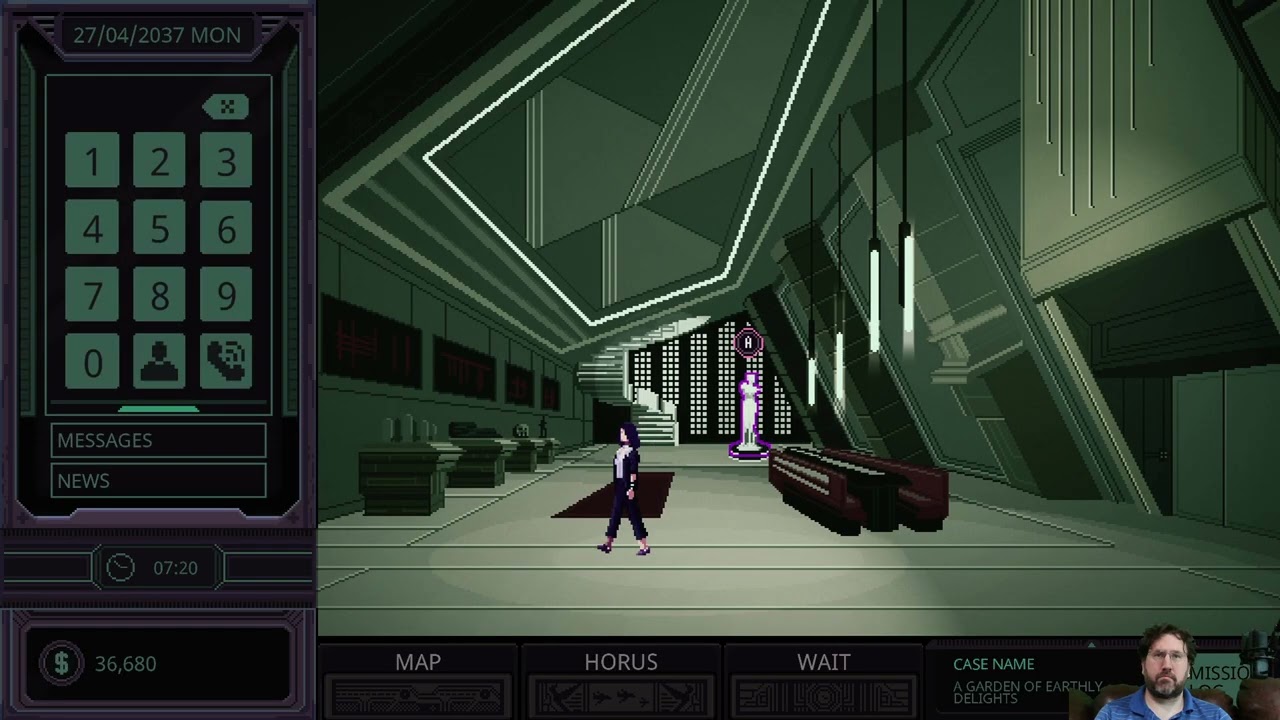
Task: Tap keypad number 8
Action: (x=159, y=295)
